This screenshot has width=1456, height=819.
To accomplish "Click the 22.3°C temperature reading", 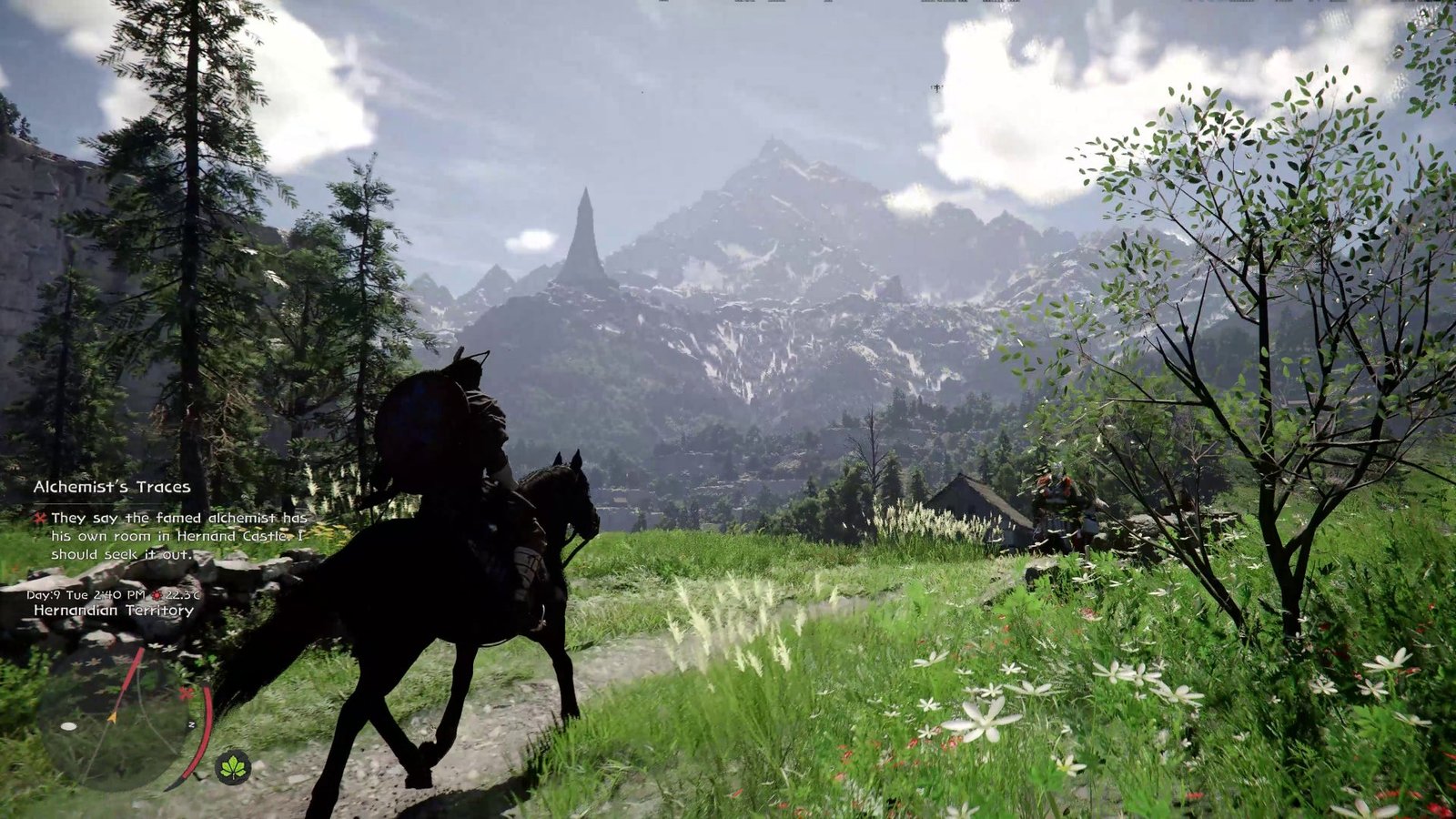I will click(182, 595).
